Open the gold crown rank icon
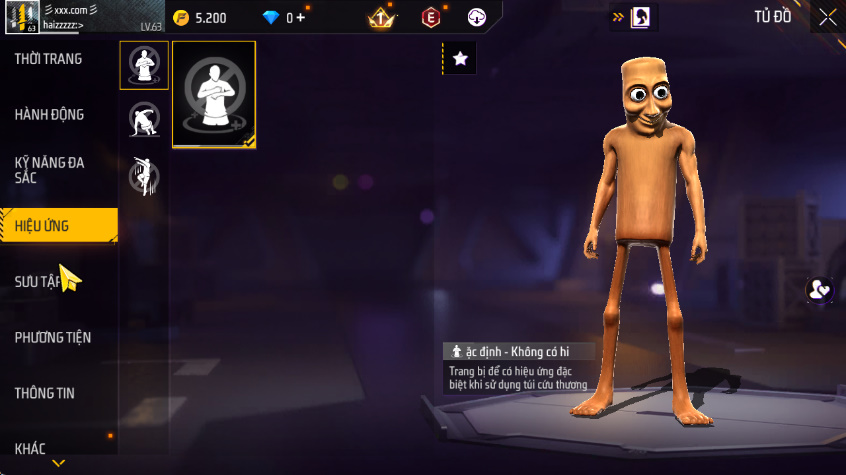Viewport: 846px width, 475px height. click(x=381, y=17)
